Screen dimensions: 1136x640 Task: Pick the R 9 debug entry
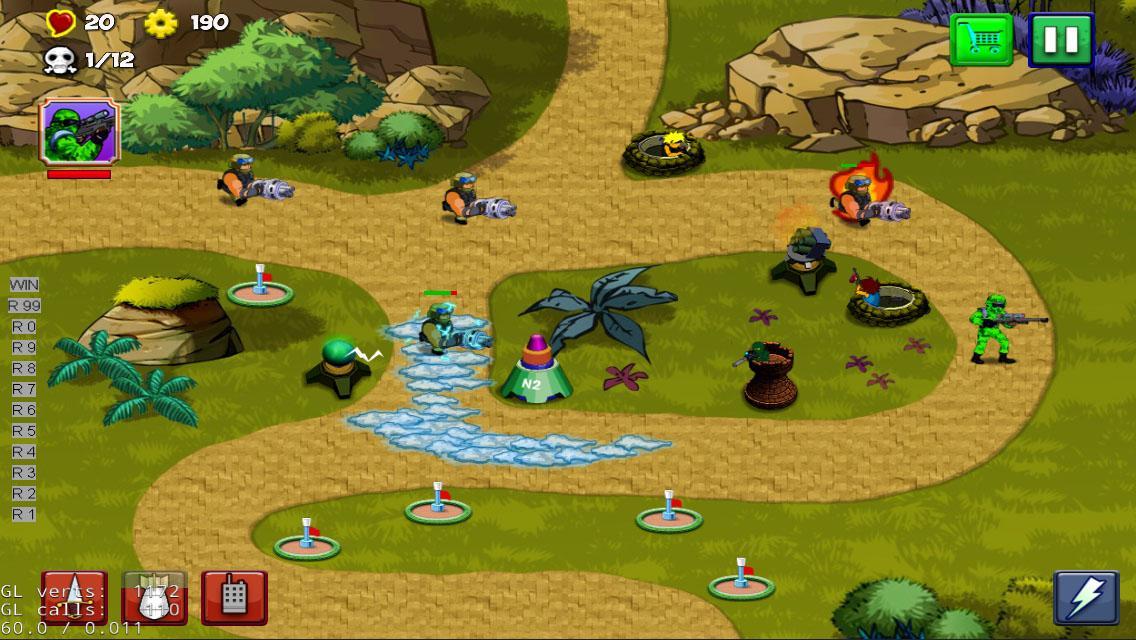tap(24, 348)
